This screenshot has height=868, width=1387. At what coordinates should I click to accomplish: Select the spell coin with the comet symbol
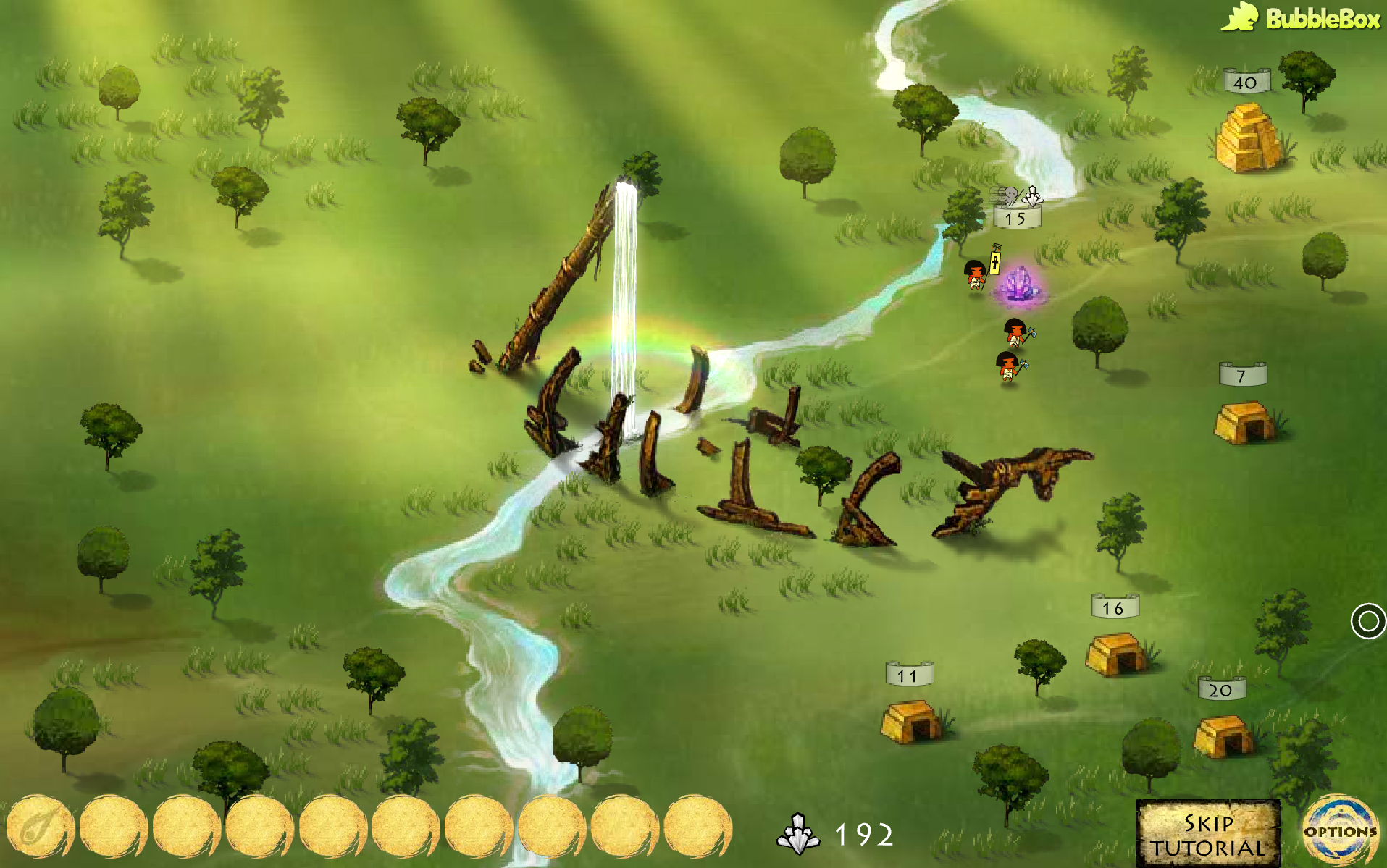click(x=40, y=827)
